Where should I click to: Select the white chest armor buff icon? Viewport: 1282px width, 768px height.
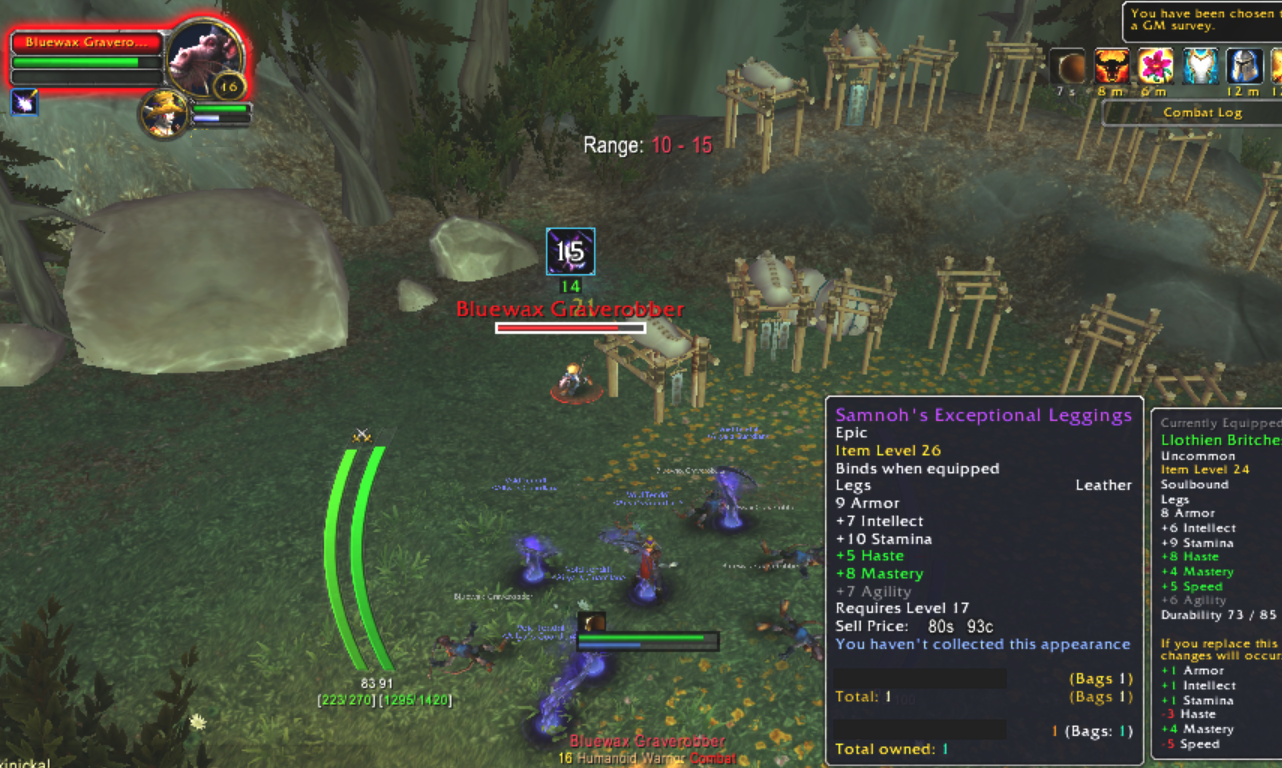[1200, 67]
